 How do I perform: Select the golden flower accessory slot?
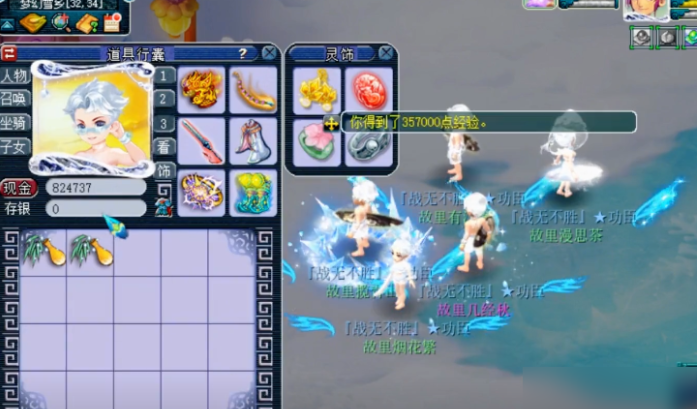tap(317, 90)
